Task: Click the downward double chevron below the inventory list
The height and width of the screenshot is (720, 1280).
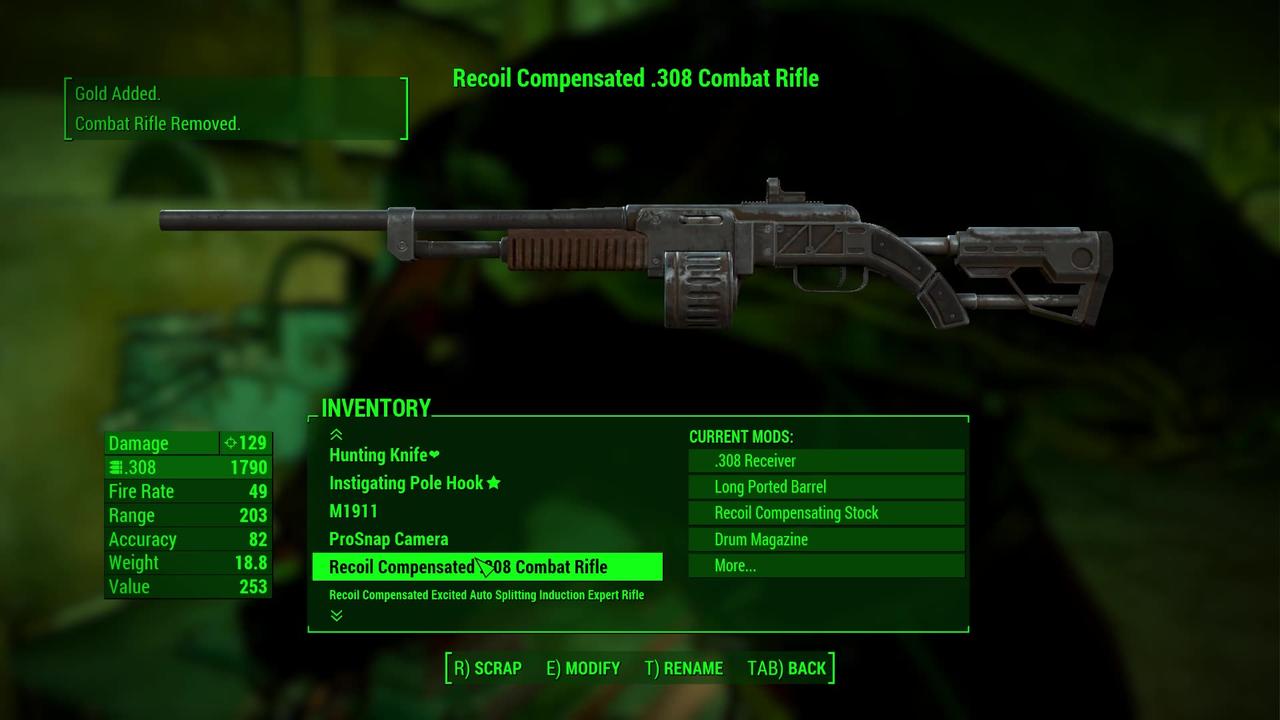Action: pyautogui.click(x=336, y=616)
